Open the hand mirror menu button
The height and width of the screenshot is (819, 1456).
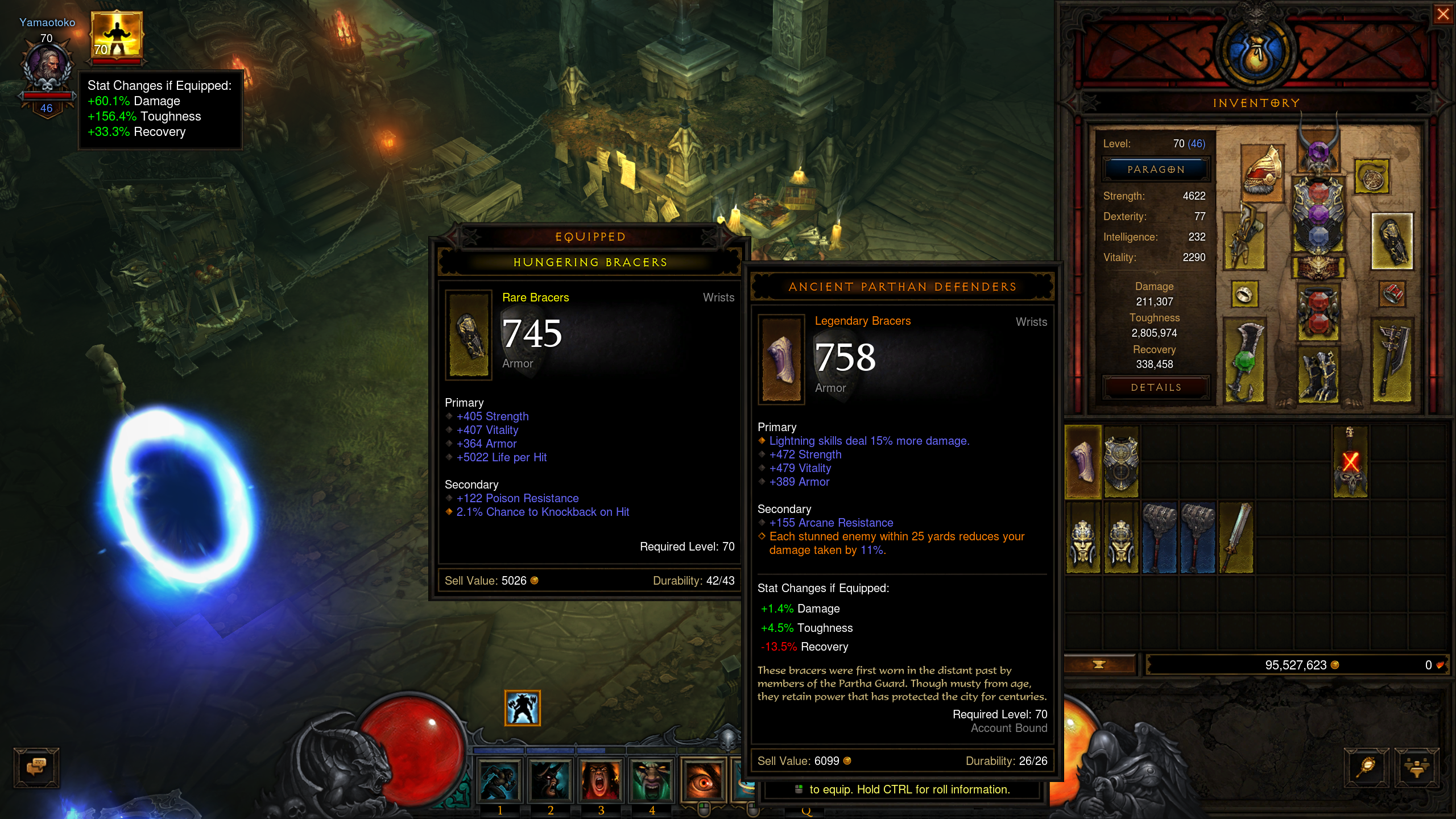(x=1367, y=767)
